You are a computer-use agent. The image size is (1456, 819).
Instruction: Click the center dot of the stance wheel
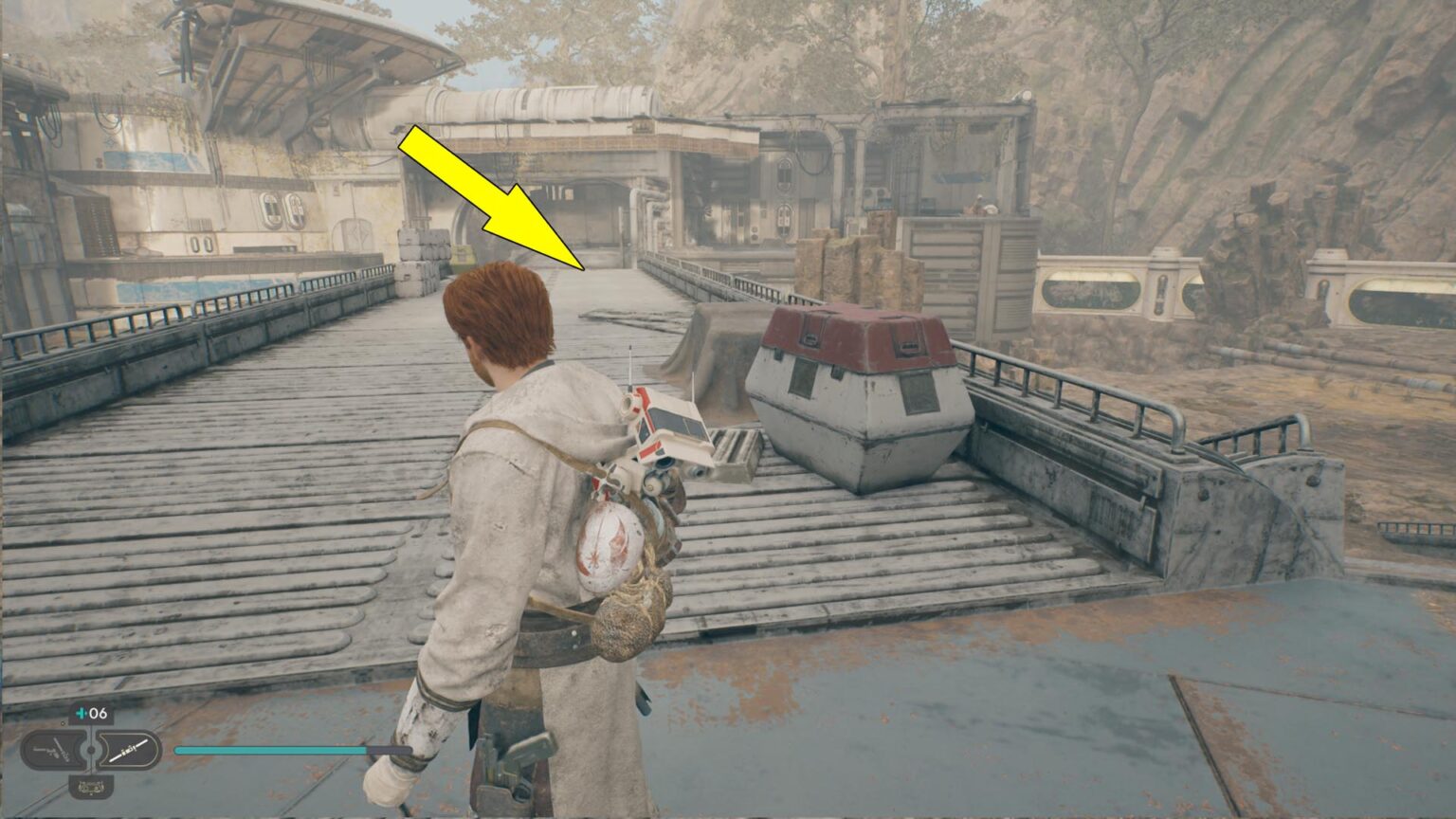(91, 749)
